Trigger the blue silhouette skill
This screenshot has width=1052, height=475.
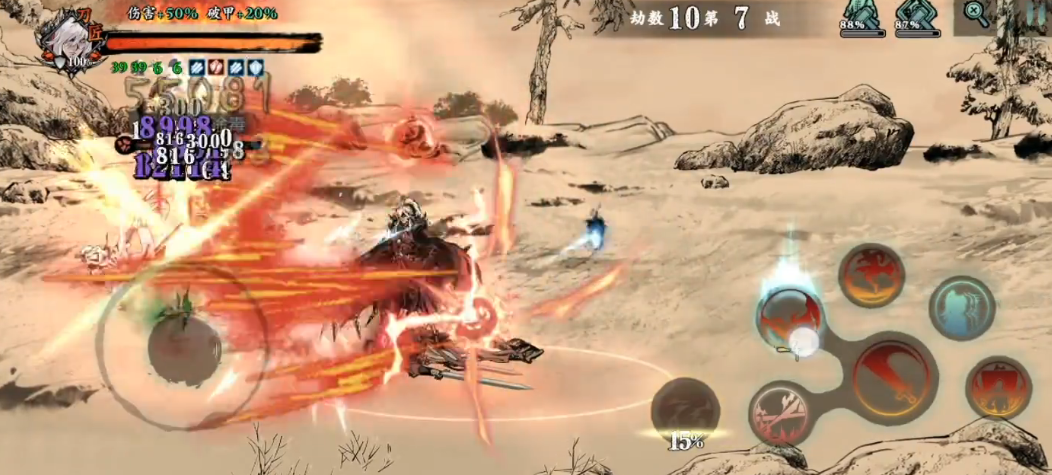click(x=961, y=308)
